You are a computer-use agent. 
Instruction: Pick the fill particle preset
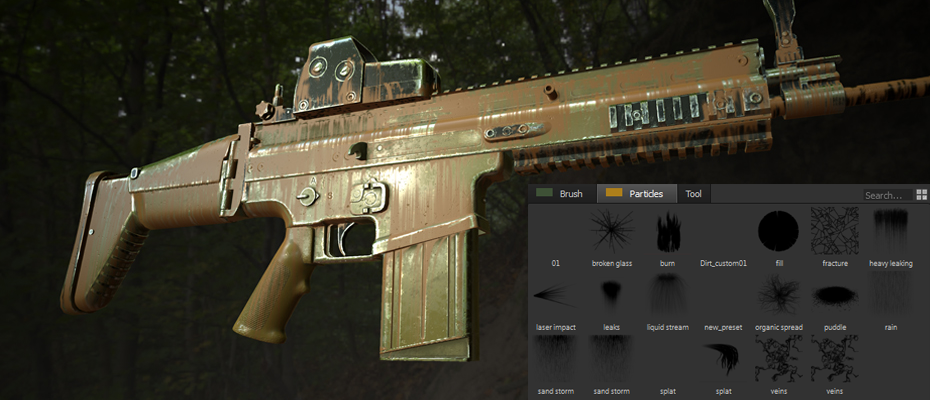coord(779,232)
